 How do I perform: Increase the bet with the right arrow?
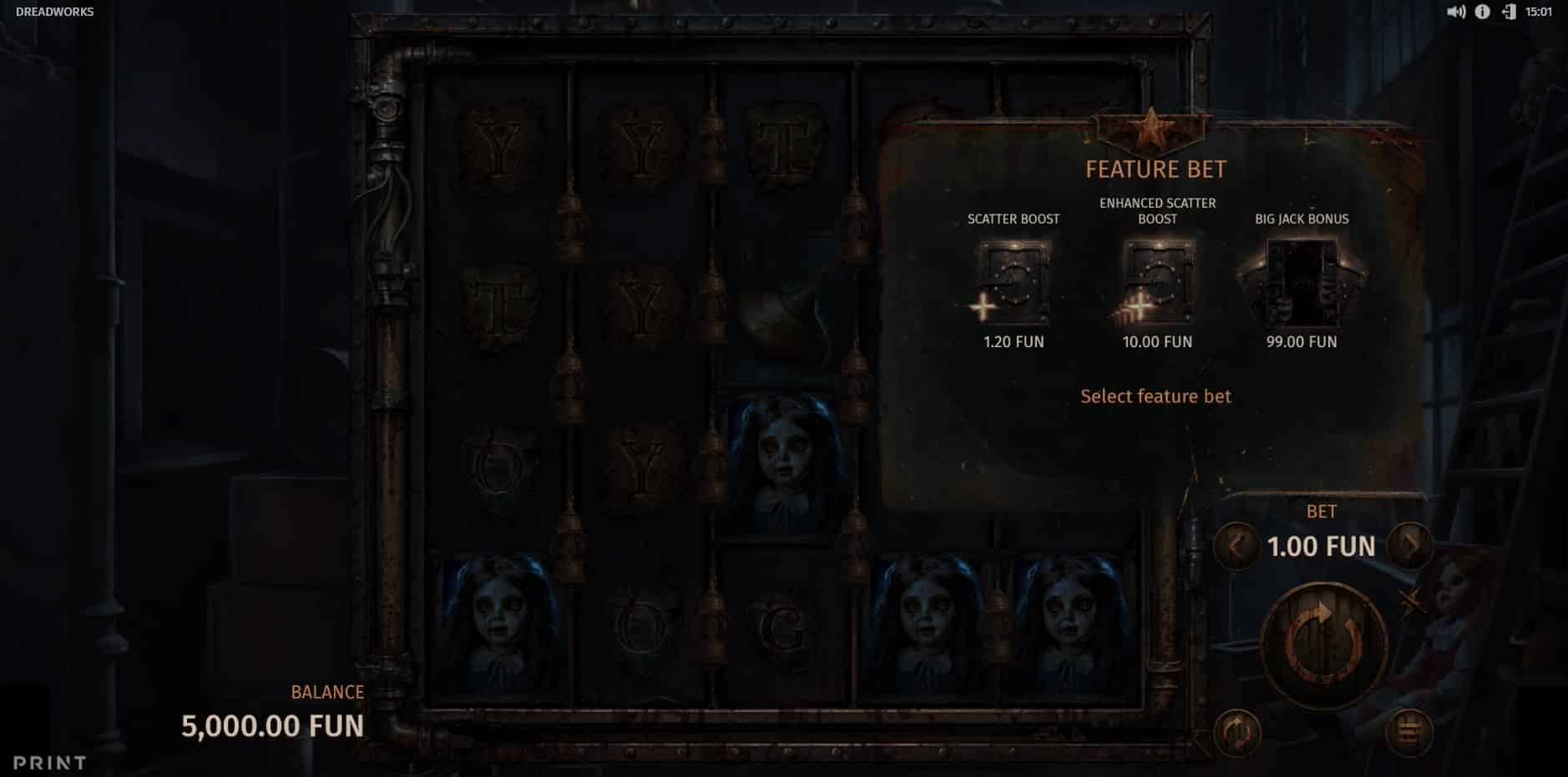(x=1410, y=546)
